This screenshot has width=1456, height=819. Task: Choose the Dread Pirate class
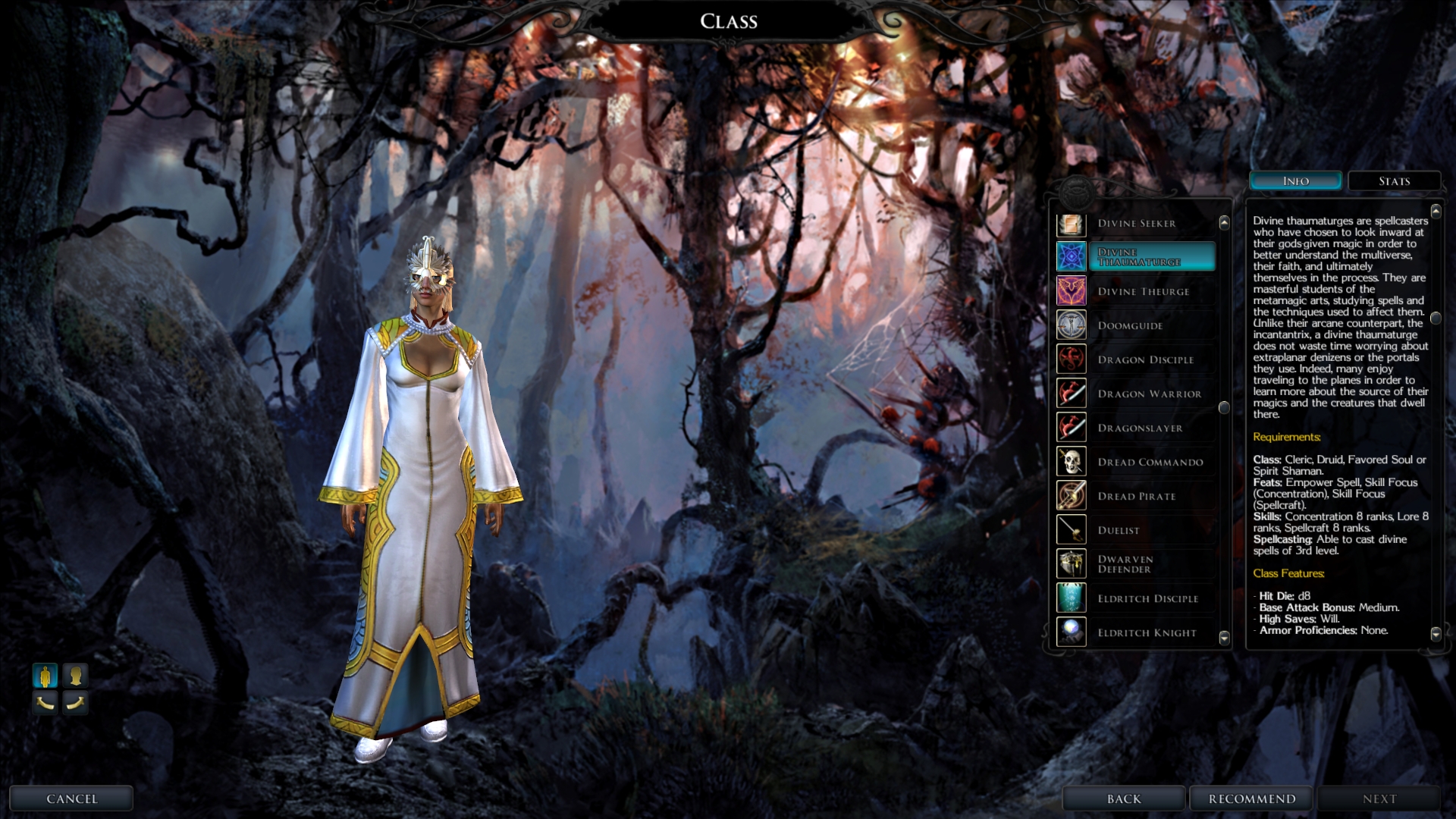(x=1136, y=497)
